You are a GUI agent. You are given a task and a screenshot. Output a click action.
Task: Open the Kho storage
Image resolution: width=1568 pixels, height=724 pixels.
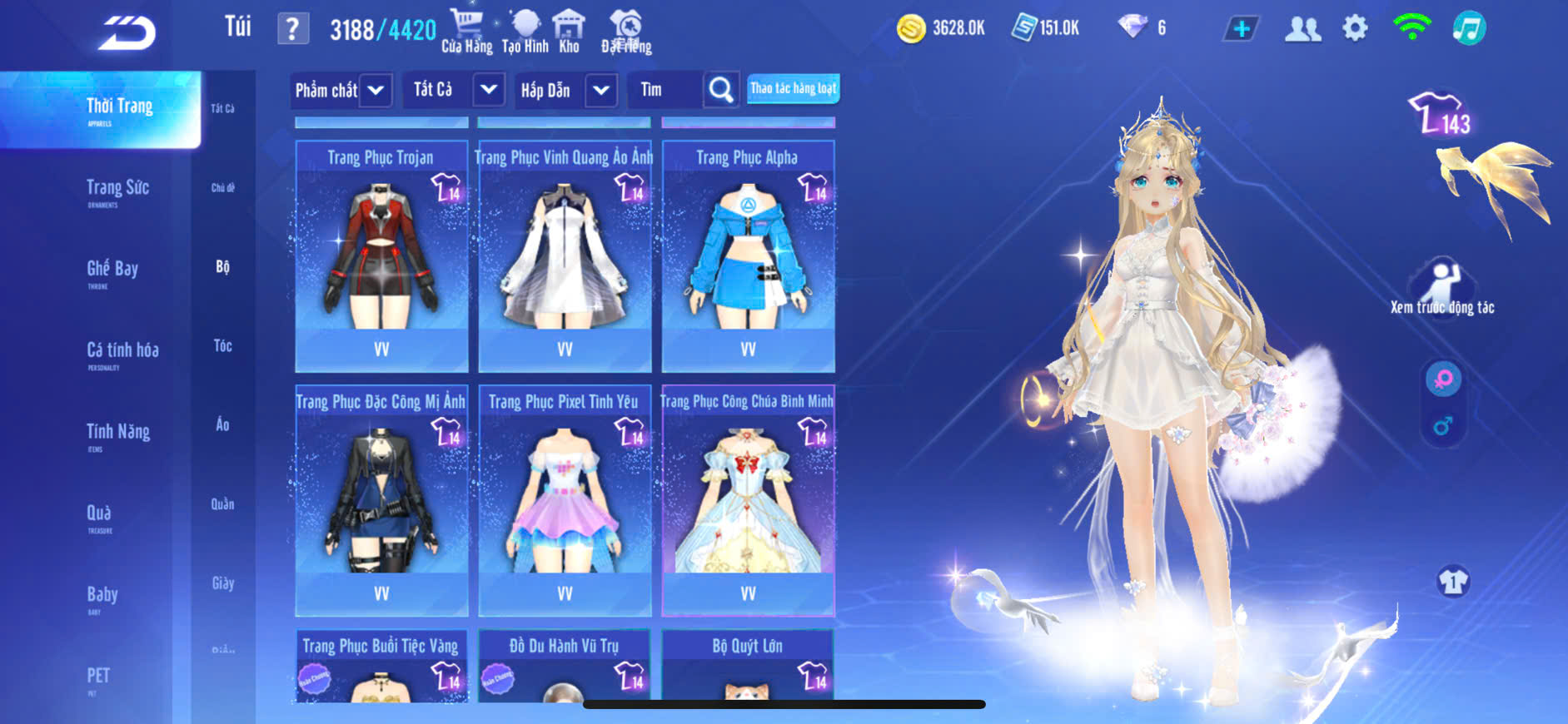(x=569, y=31)
